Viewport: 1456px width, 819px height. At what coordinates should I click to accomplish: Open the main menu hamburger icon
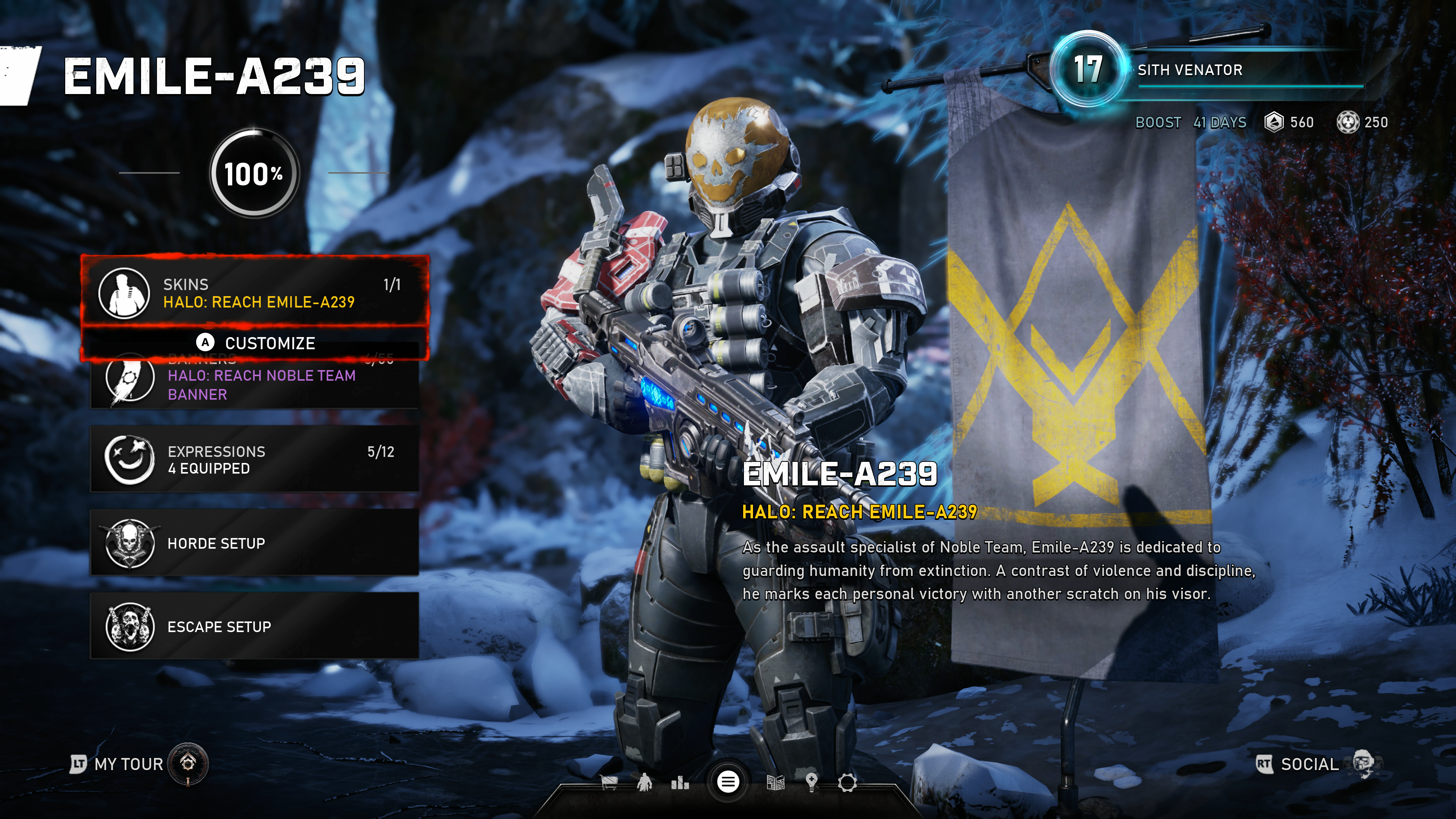(728, 782)
